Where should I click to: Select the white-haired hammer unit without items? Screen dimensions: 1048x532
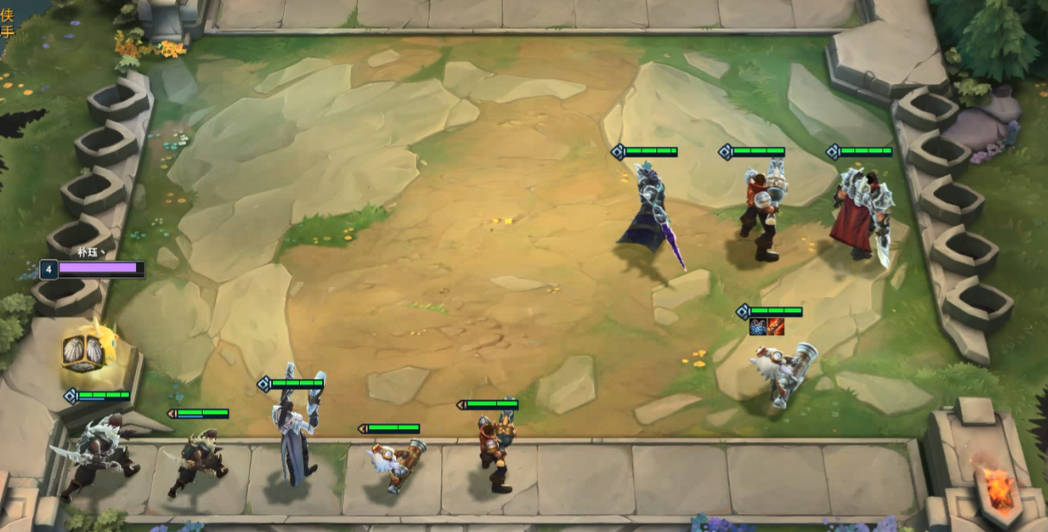393,465
